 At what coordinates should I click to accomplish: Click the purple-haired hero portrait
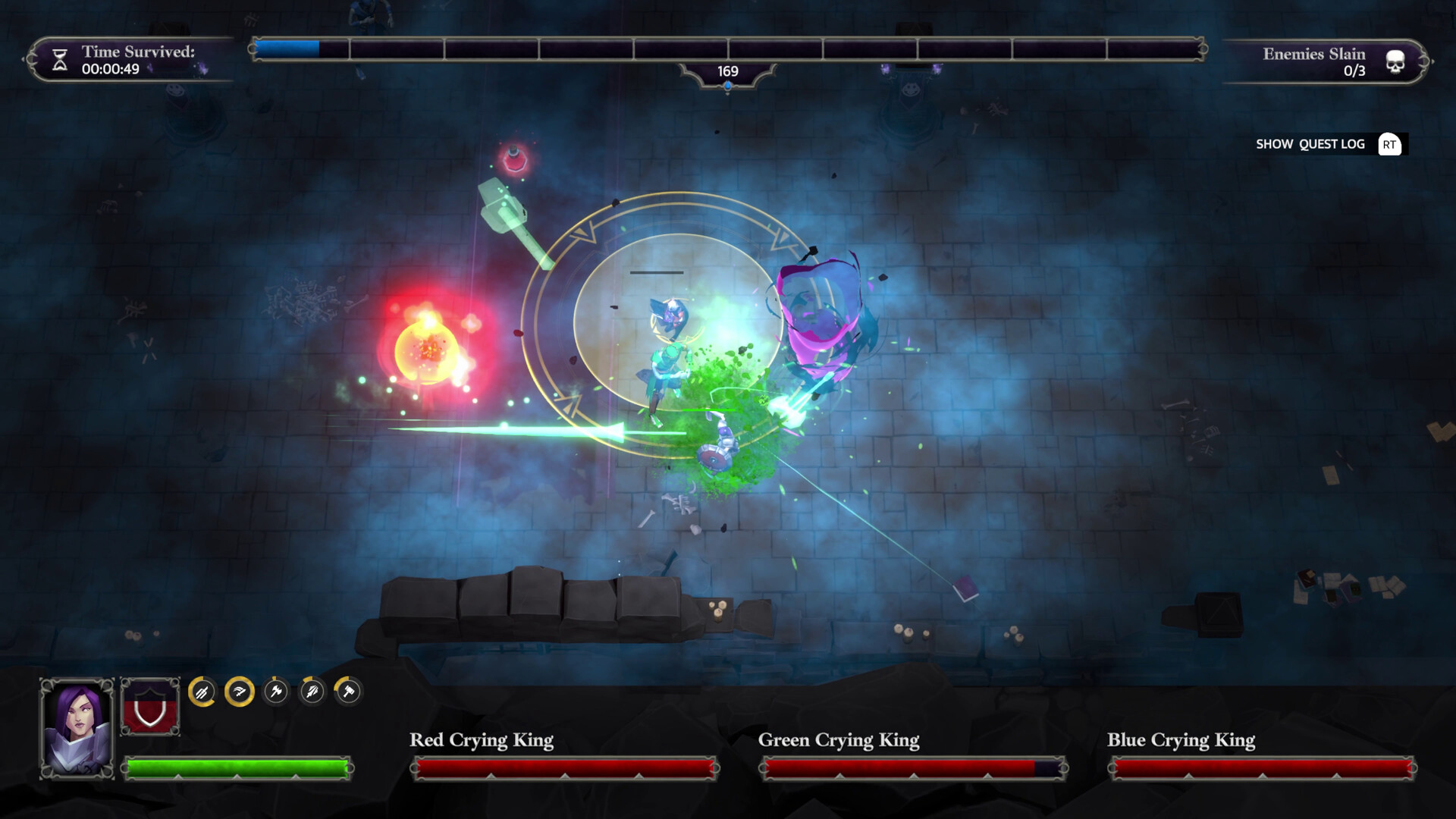tap(77, 728)
